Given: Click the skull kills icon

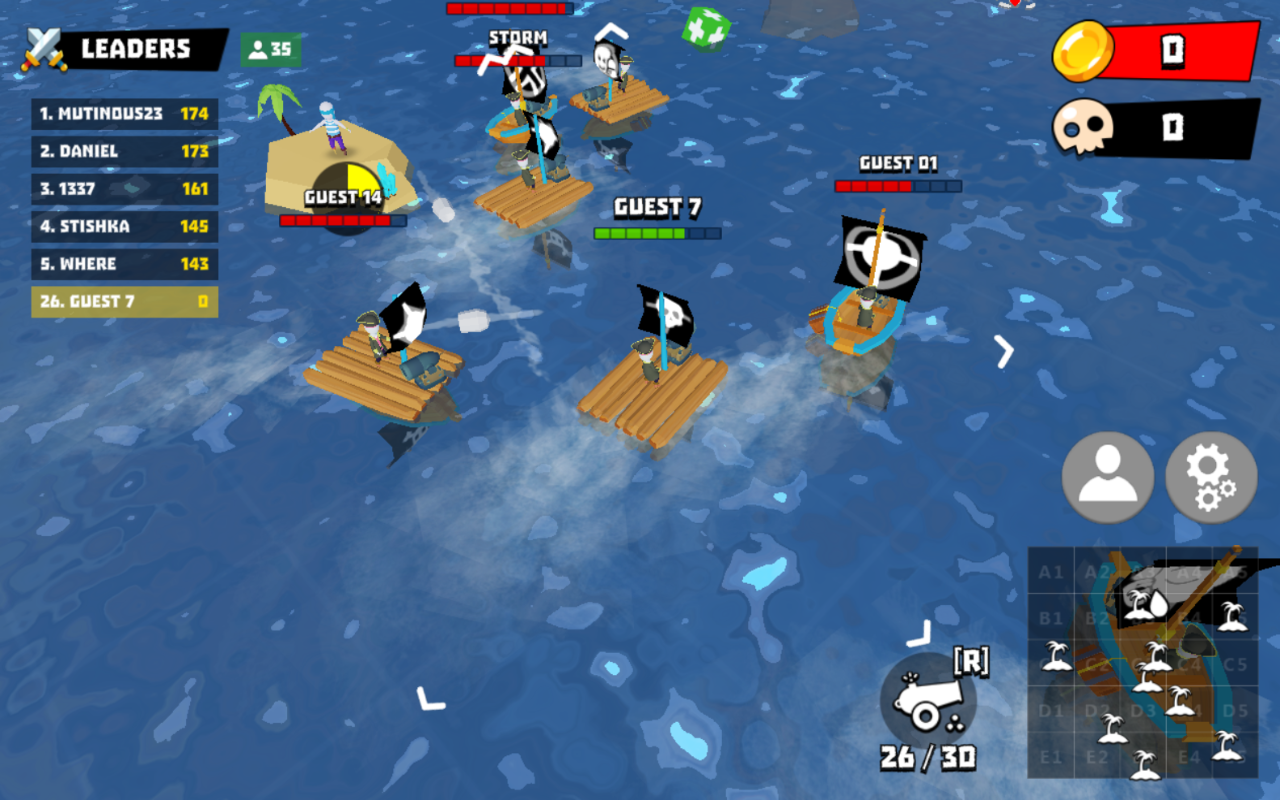Looking at the screenshot, I should coord(1083,128).
